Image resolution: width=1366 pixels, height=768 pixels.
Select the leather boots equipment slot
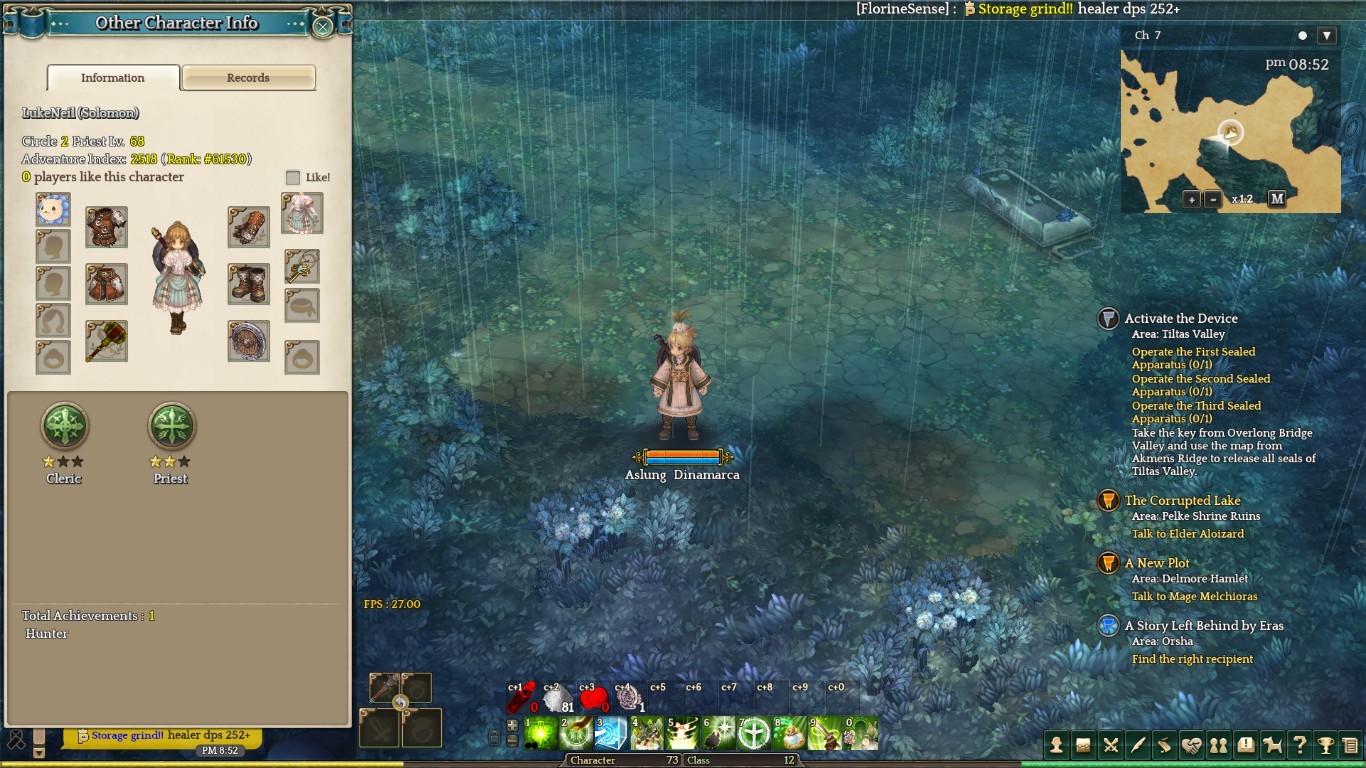(x=248, y=284)
